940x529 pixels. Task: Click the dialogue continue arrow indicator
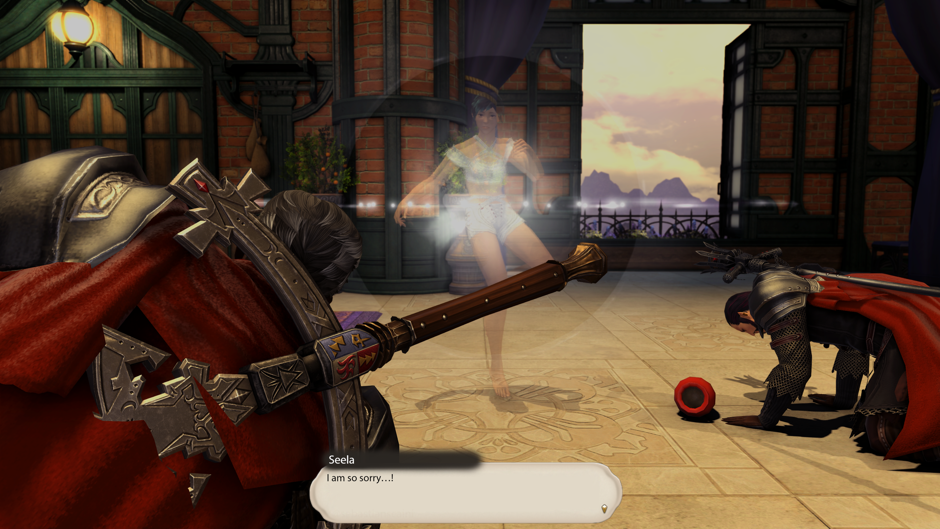click(x=603, y=509)
